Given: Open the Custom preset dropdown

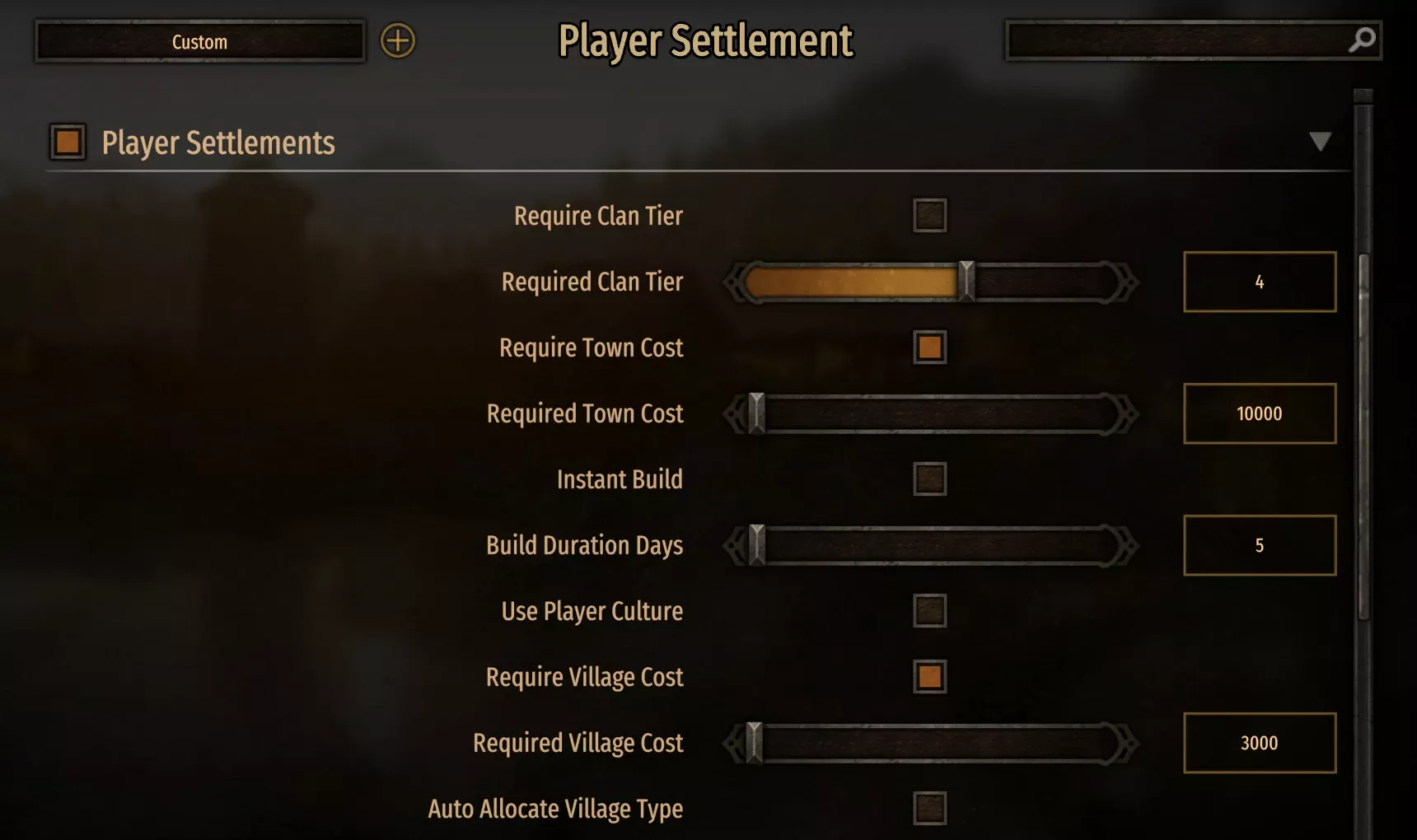Looking at the screenshot, I should (x=199, y=41).
